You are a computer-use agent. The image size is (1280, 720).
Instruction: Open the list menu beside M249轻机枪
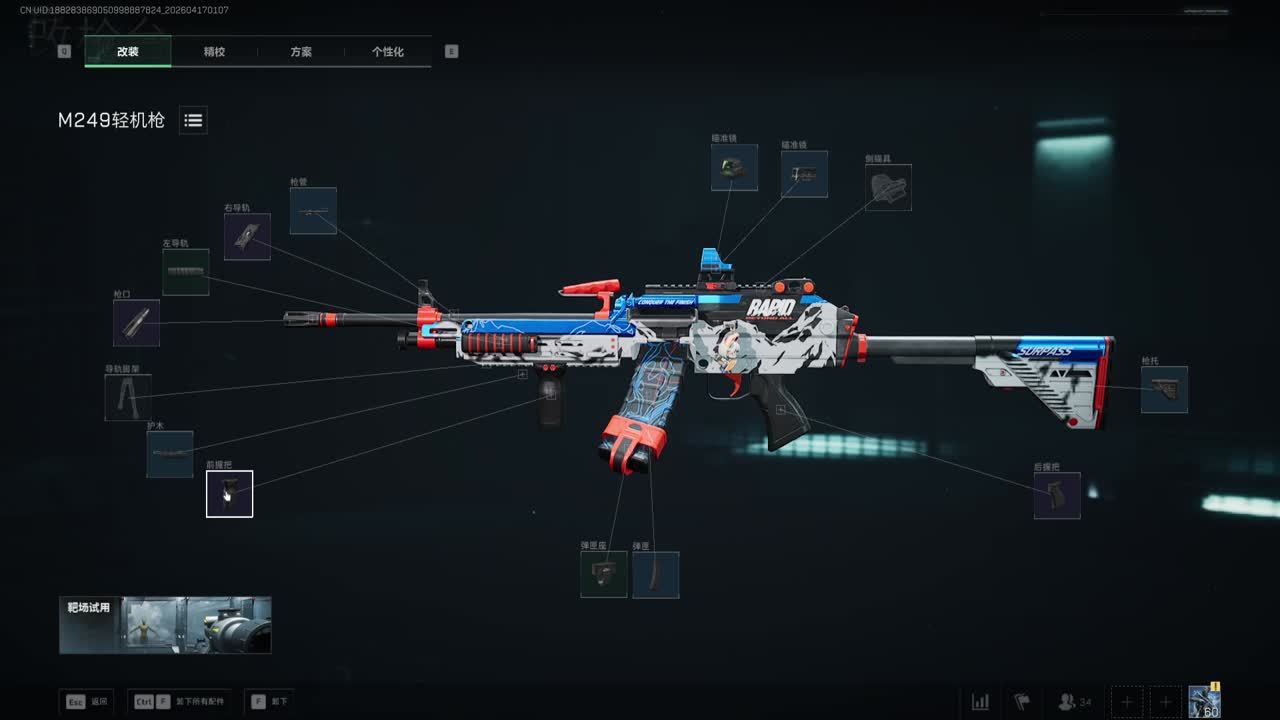point(193,120)
